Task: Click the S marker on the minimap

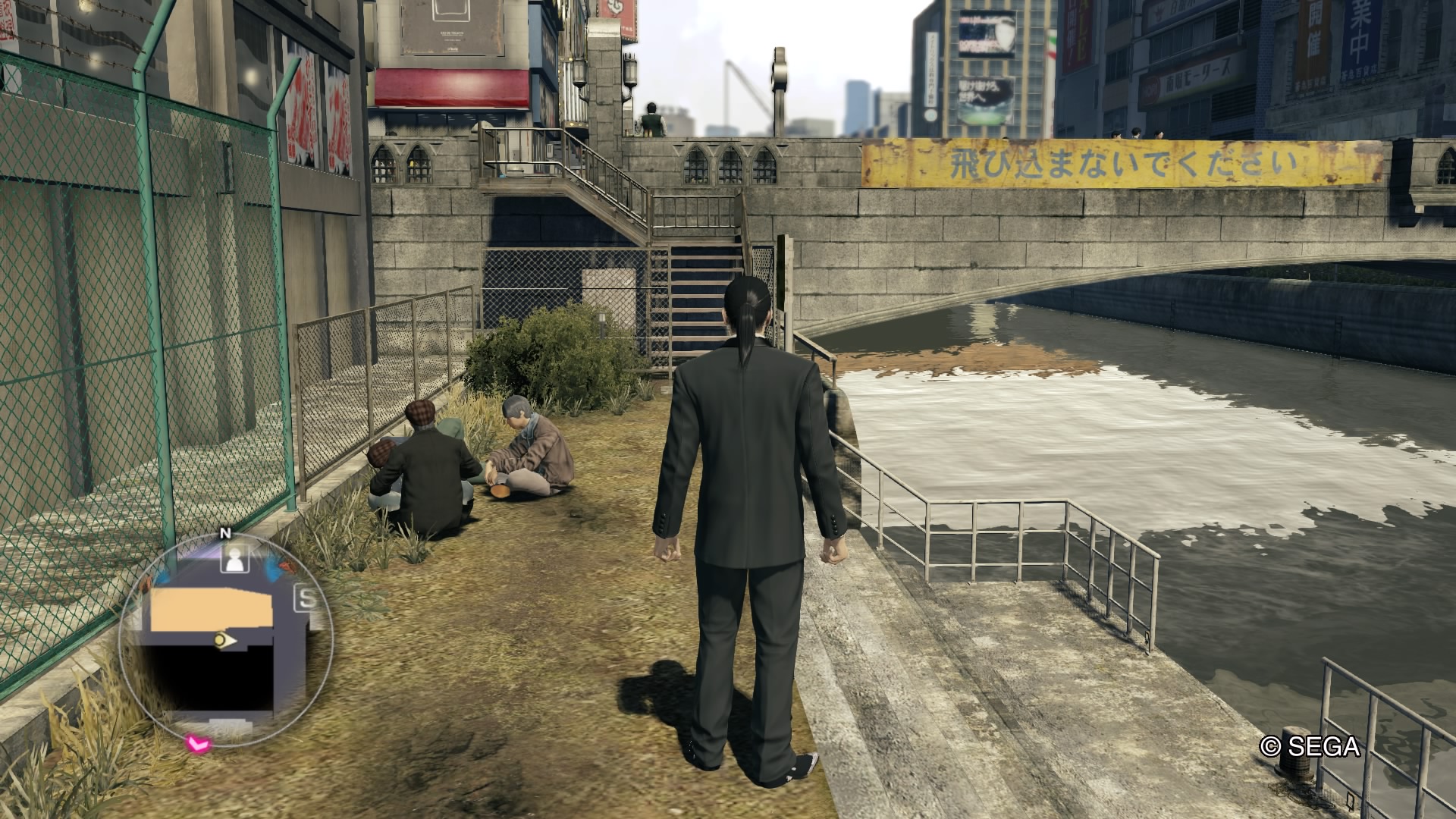Action: pyautogui.click(x=306, y=598)
